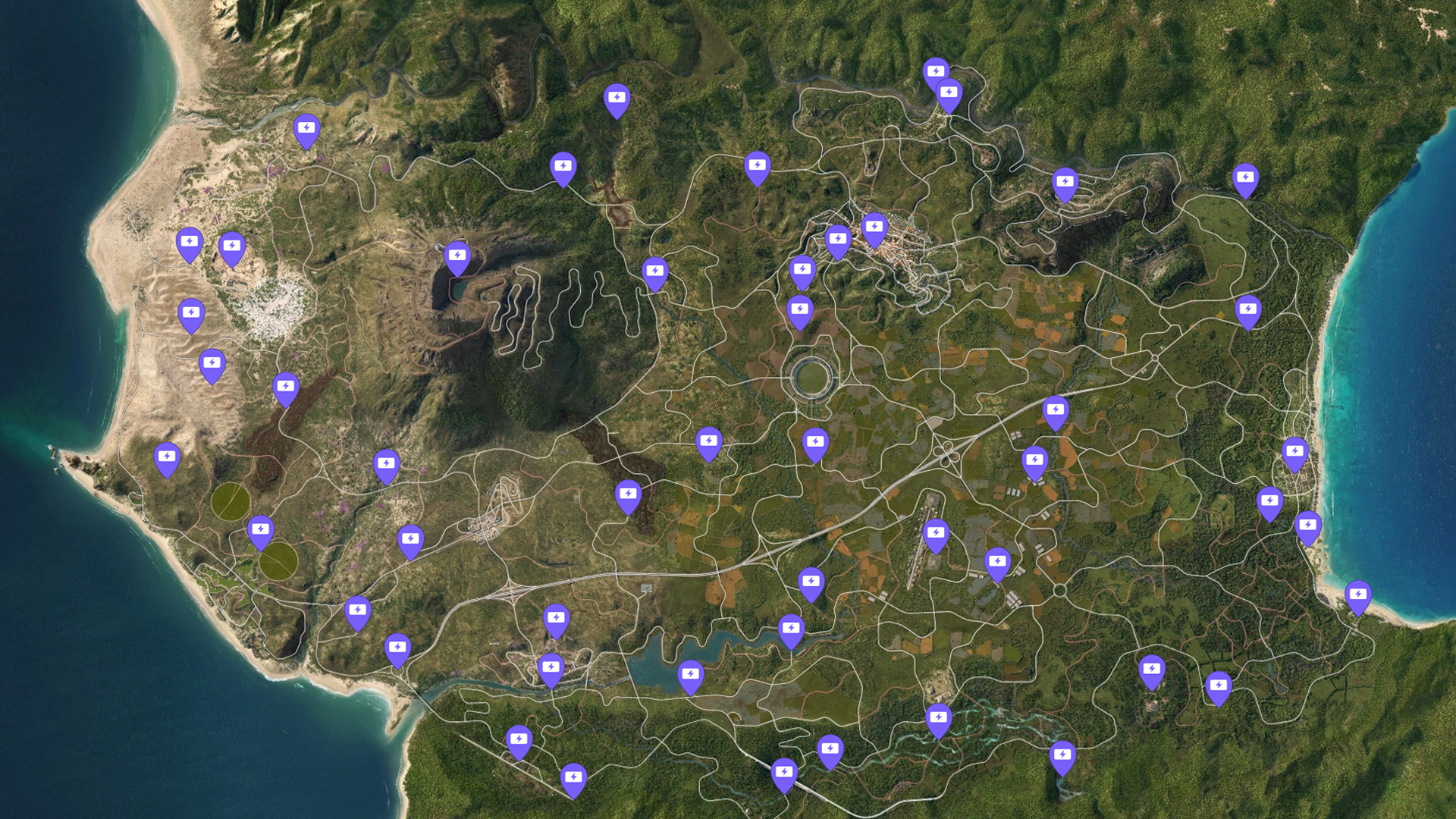This screenshot has height=819, width=1456.
Task: Click the westernmost pin on the sand dunes
Action: [191, 311]
